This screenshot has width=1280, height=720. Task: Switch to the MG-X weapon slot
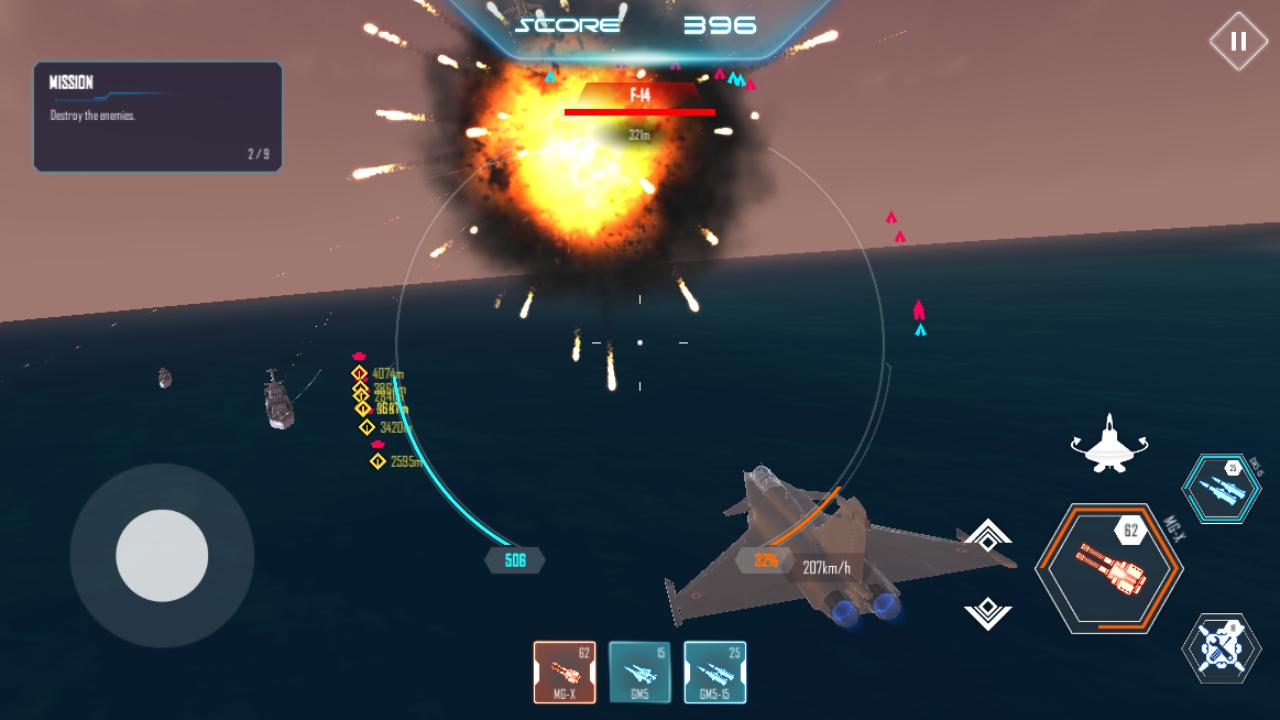[563, 672]
